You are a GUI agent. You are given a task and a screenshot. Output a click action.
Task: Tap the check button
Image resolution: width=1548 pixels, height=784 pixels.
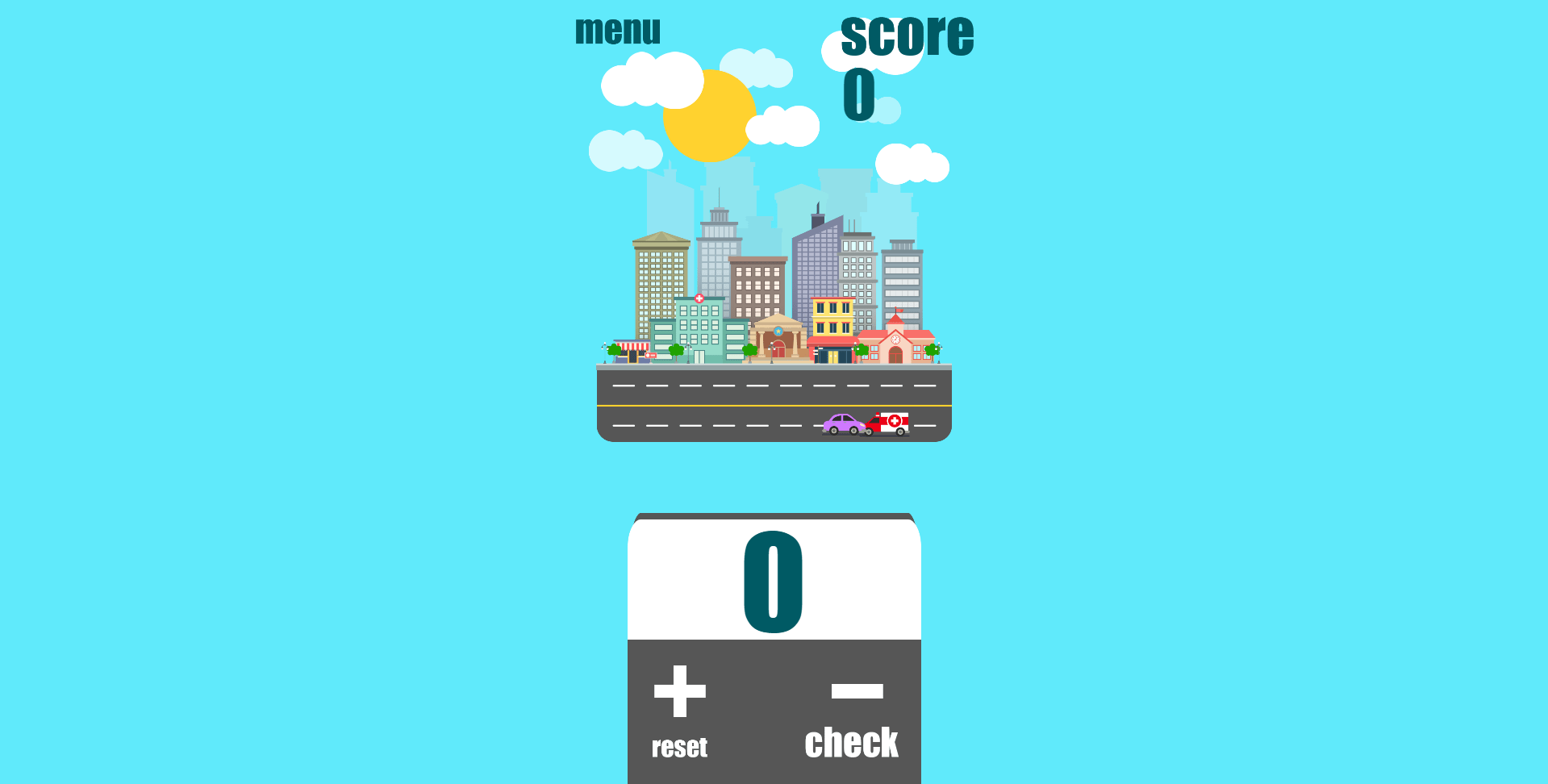coord(853,741)
